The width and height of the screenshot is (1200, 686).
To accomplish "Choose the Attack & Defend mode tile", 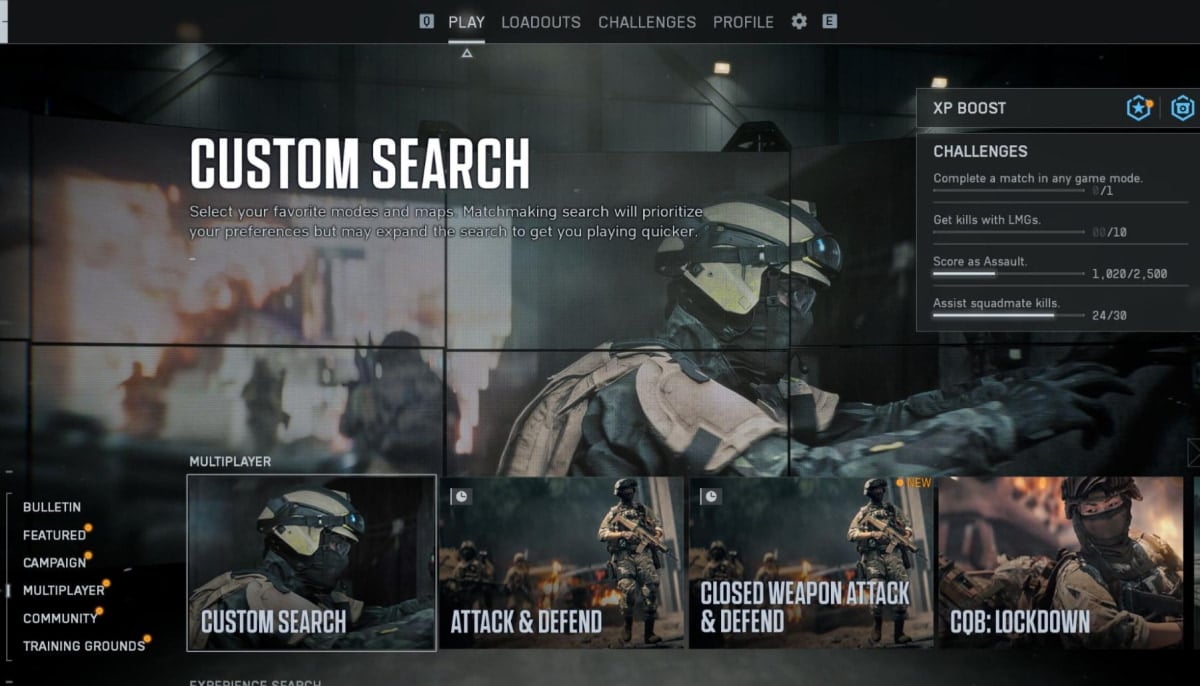I will point(561,563).
